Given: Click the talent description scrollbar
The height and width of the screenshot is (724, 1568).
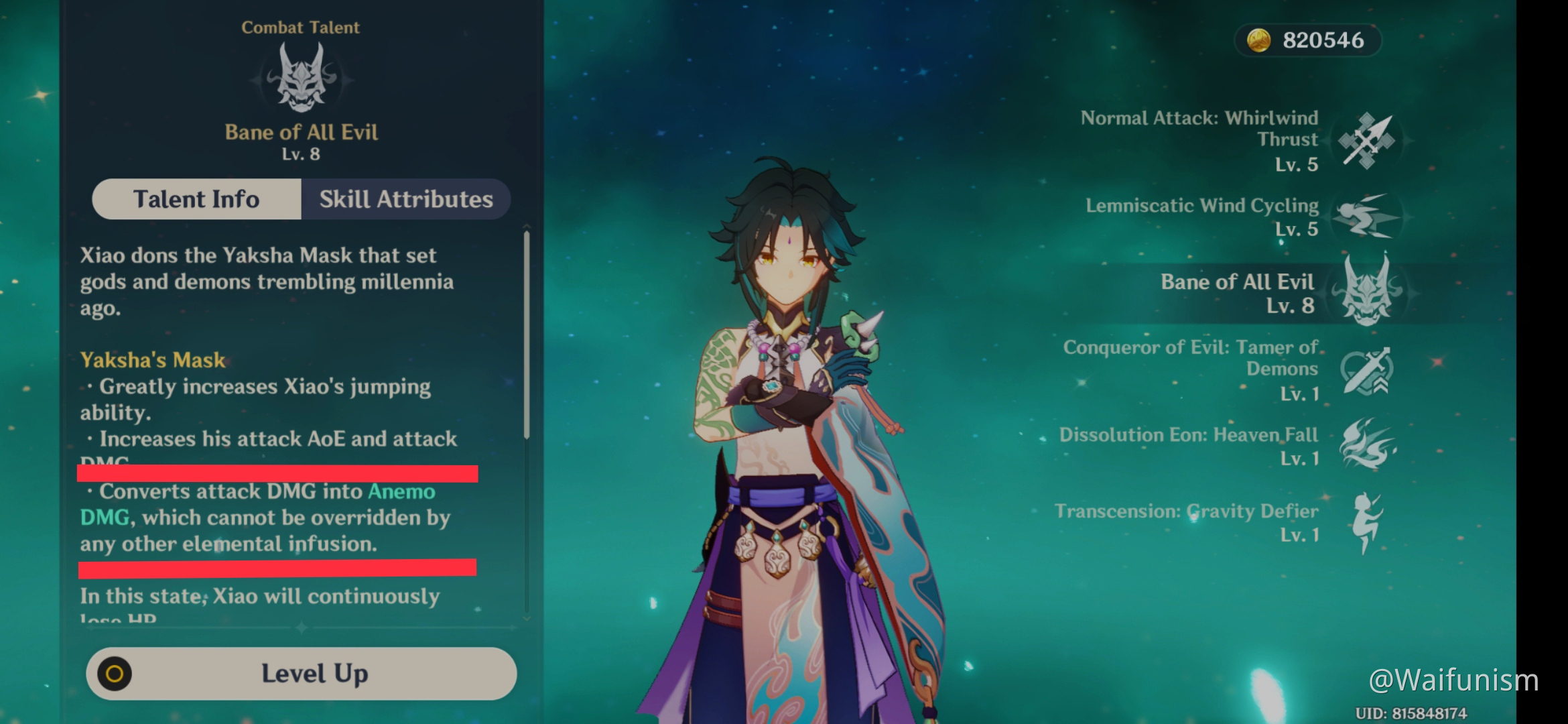Looking at the screenshot, I should coord(527,335).
